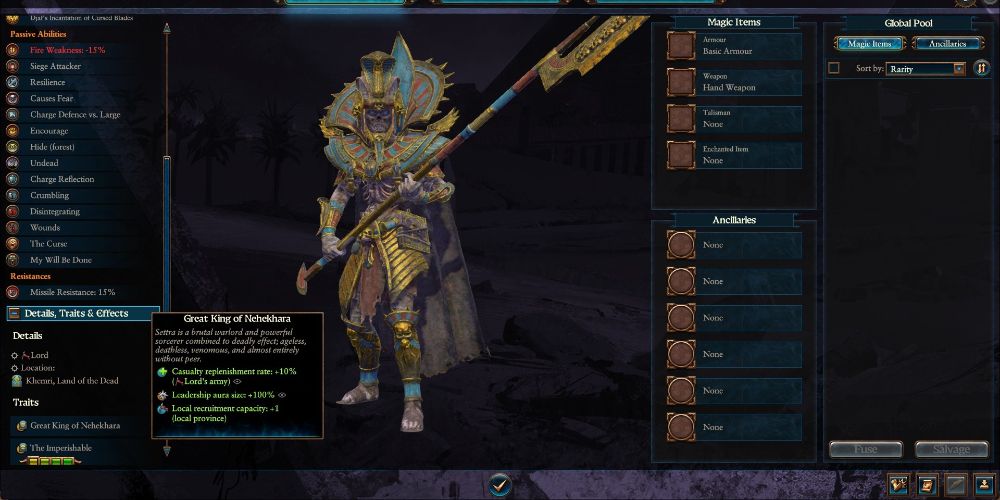This screenshot has width=1000, height=500.
Task: Switch to the Magic Items pool tab
Action: [870, 43]
